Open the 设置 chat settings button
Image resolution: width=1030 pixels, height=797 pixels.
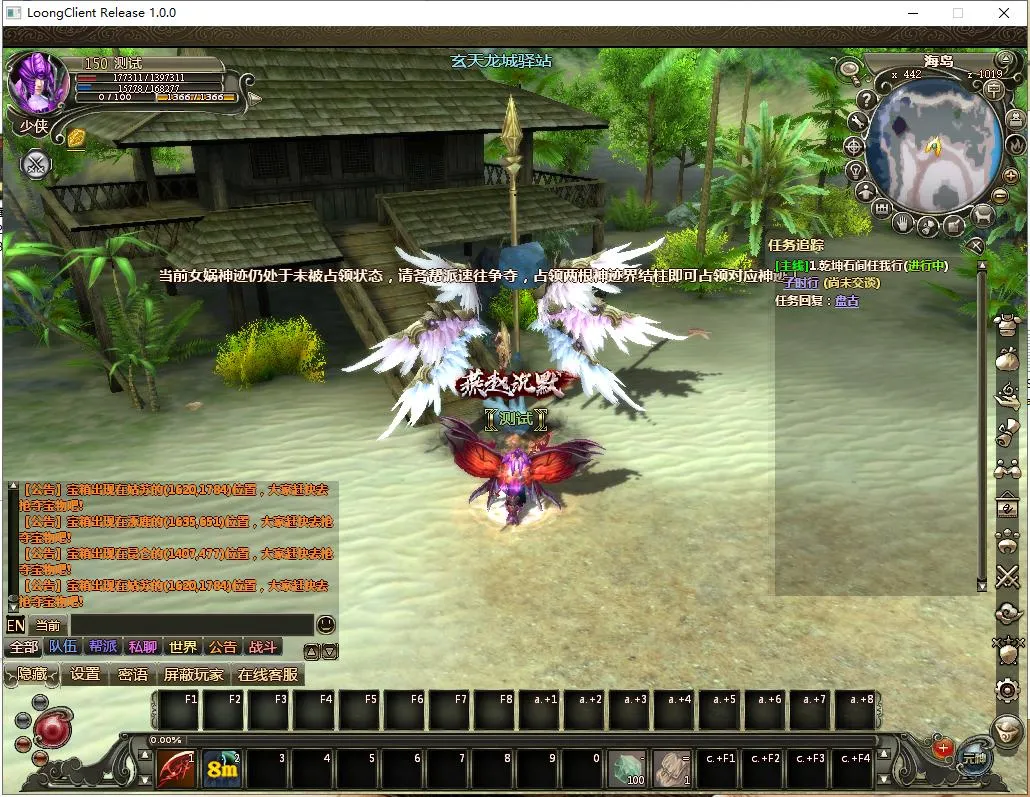pos(85,675)
